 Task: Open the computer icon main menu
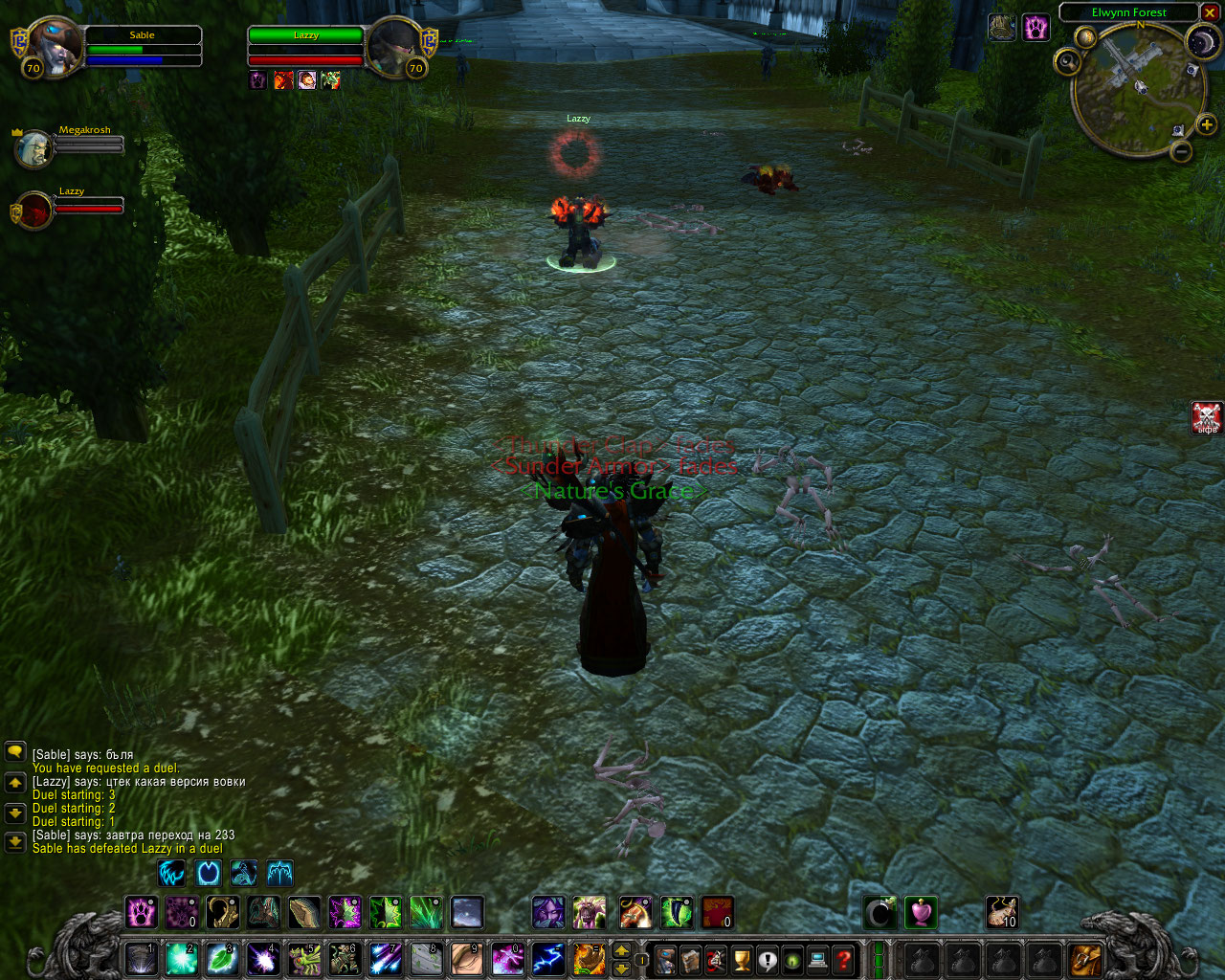click(x=818, y=959)
